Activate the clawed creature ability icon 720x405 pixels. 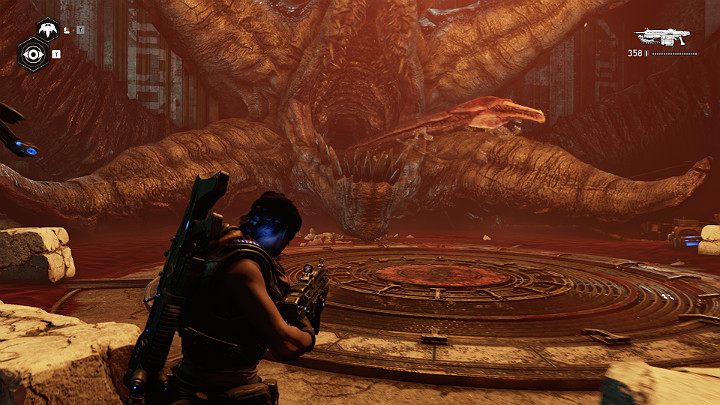(45, 28)
